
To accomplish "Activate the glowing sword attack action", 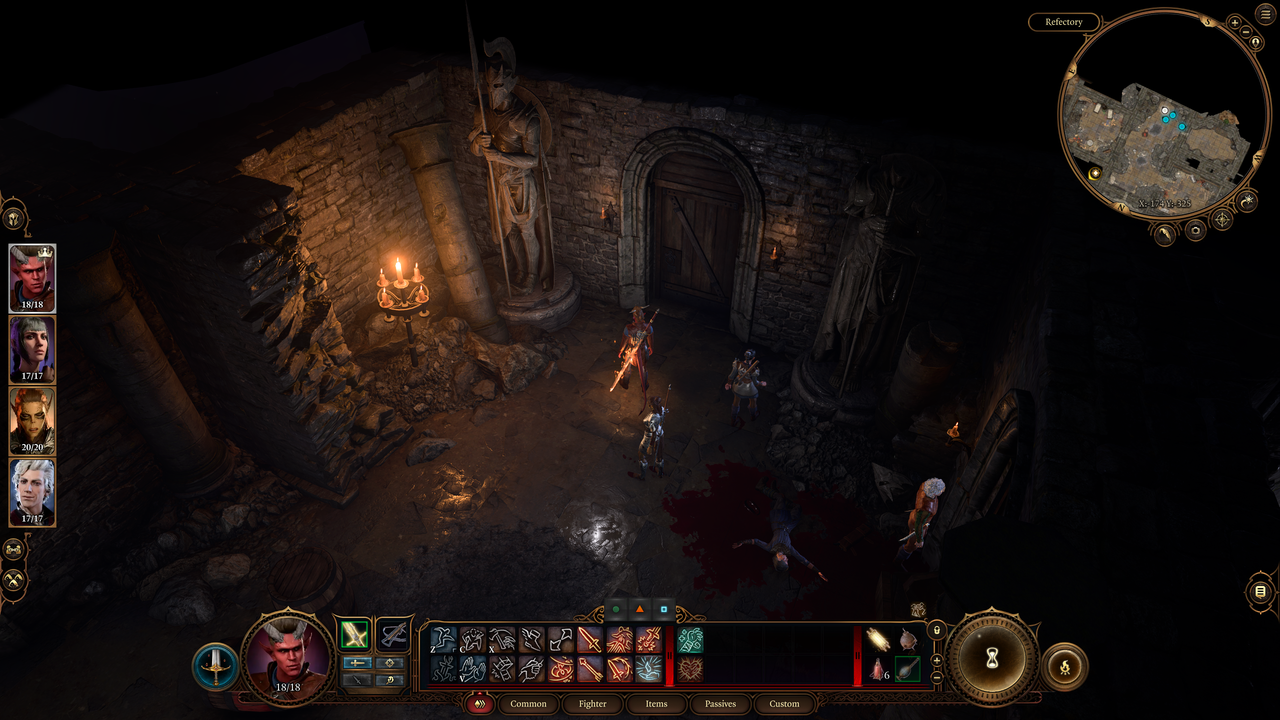I will (x=589, y=639).
